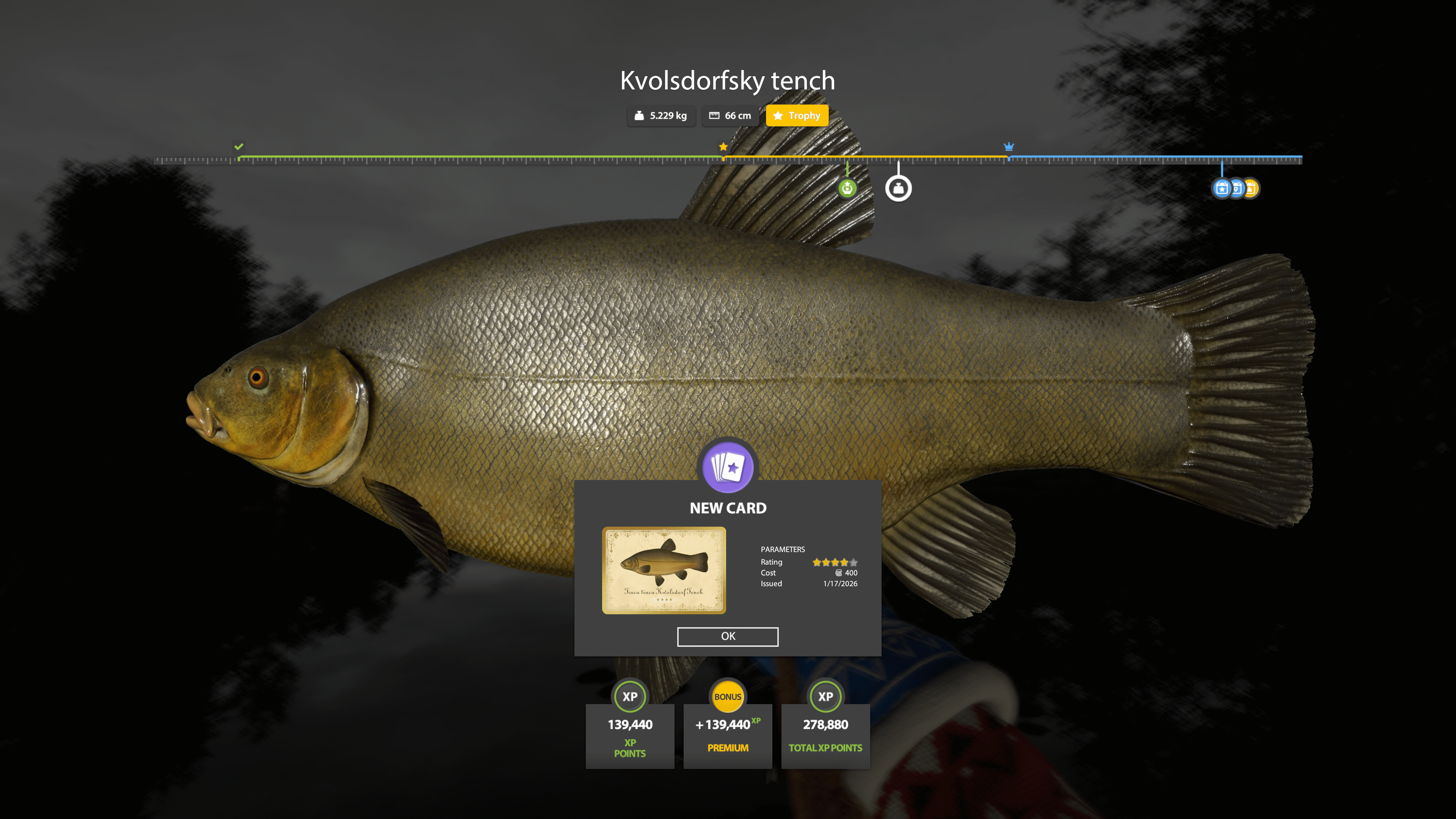This screenshot has width=1456, height=819.
Task: Click the white weight marker on scale
Action: [898, 188]
